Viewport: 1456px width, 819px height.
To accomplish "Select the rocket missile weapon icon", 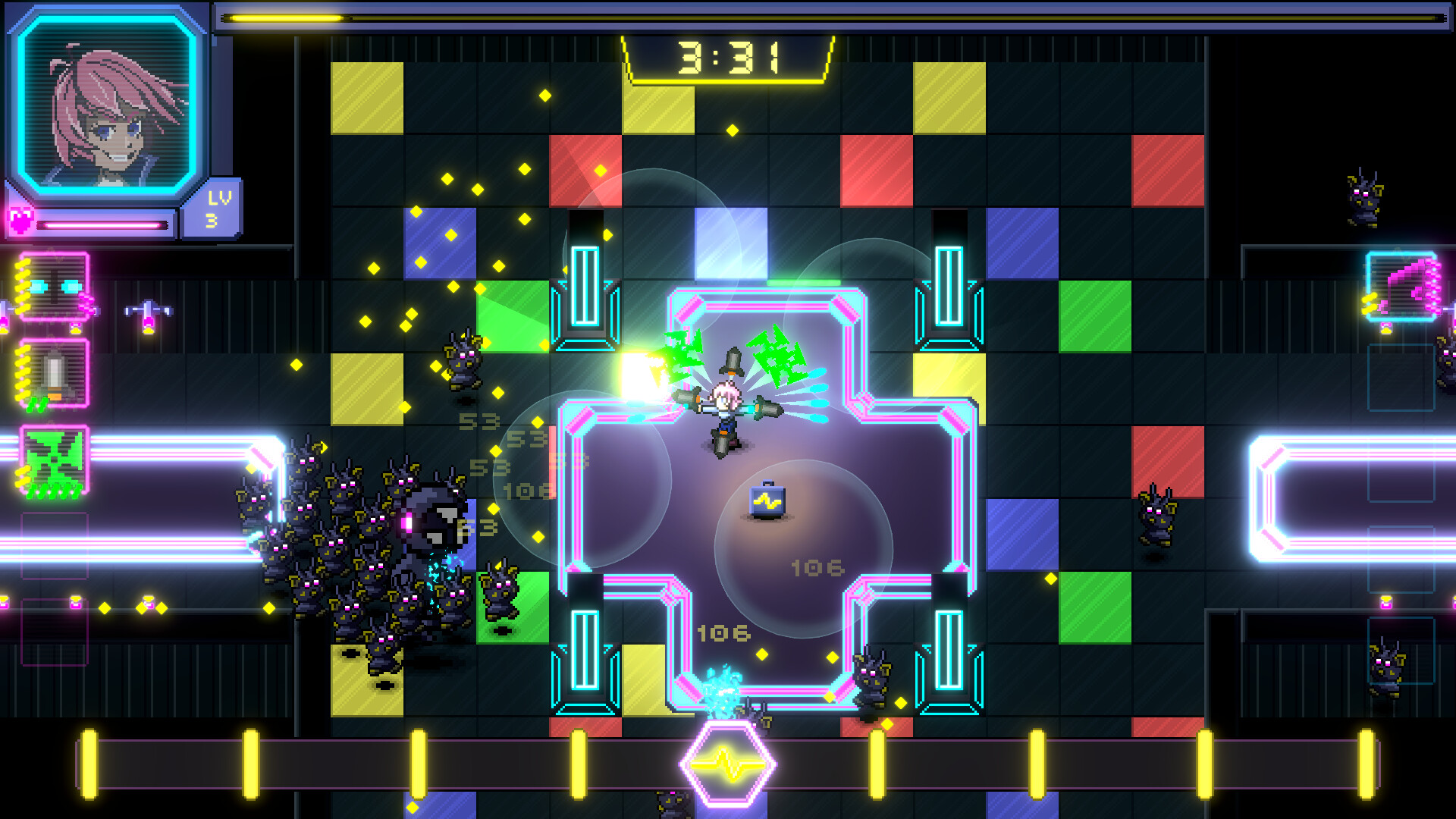I will [53, 372].
